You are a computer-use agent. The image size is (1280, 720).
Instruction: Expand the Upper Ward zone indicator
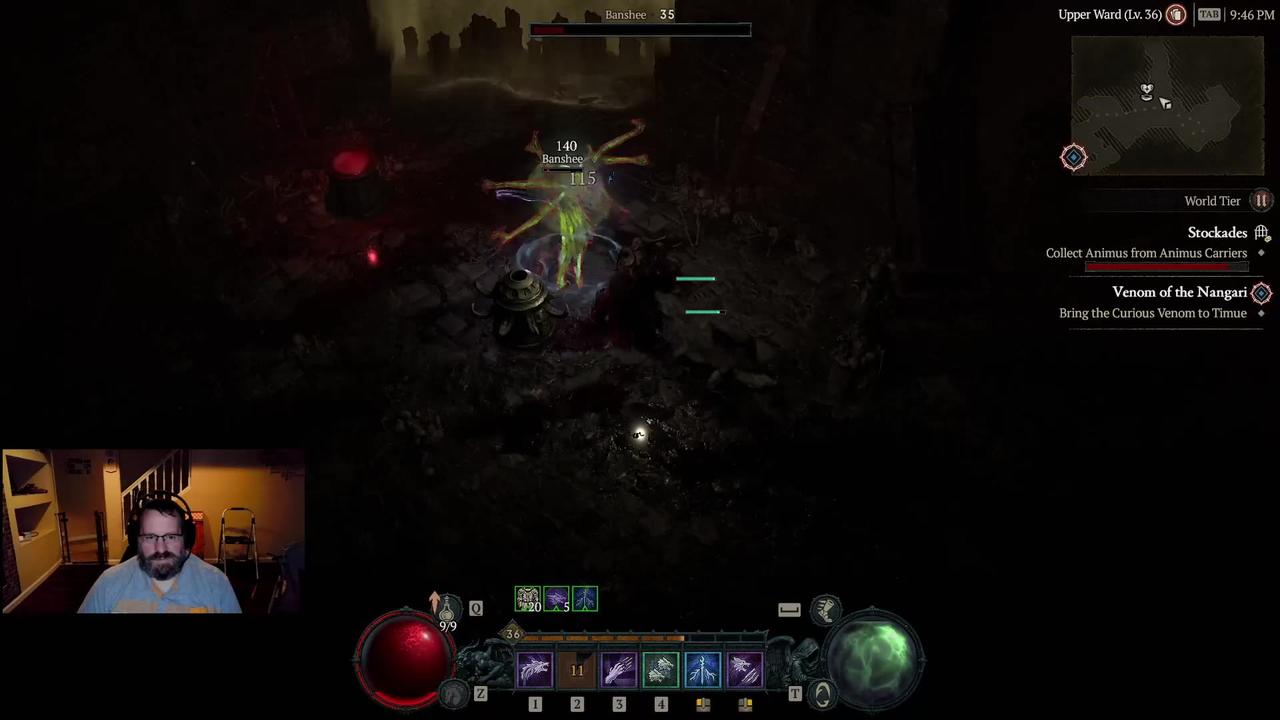coord(1110,15)
